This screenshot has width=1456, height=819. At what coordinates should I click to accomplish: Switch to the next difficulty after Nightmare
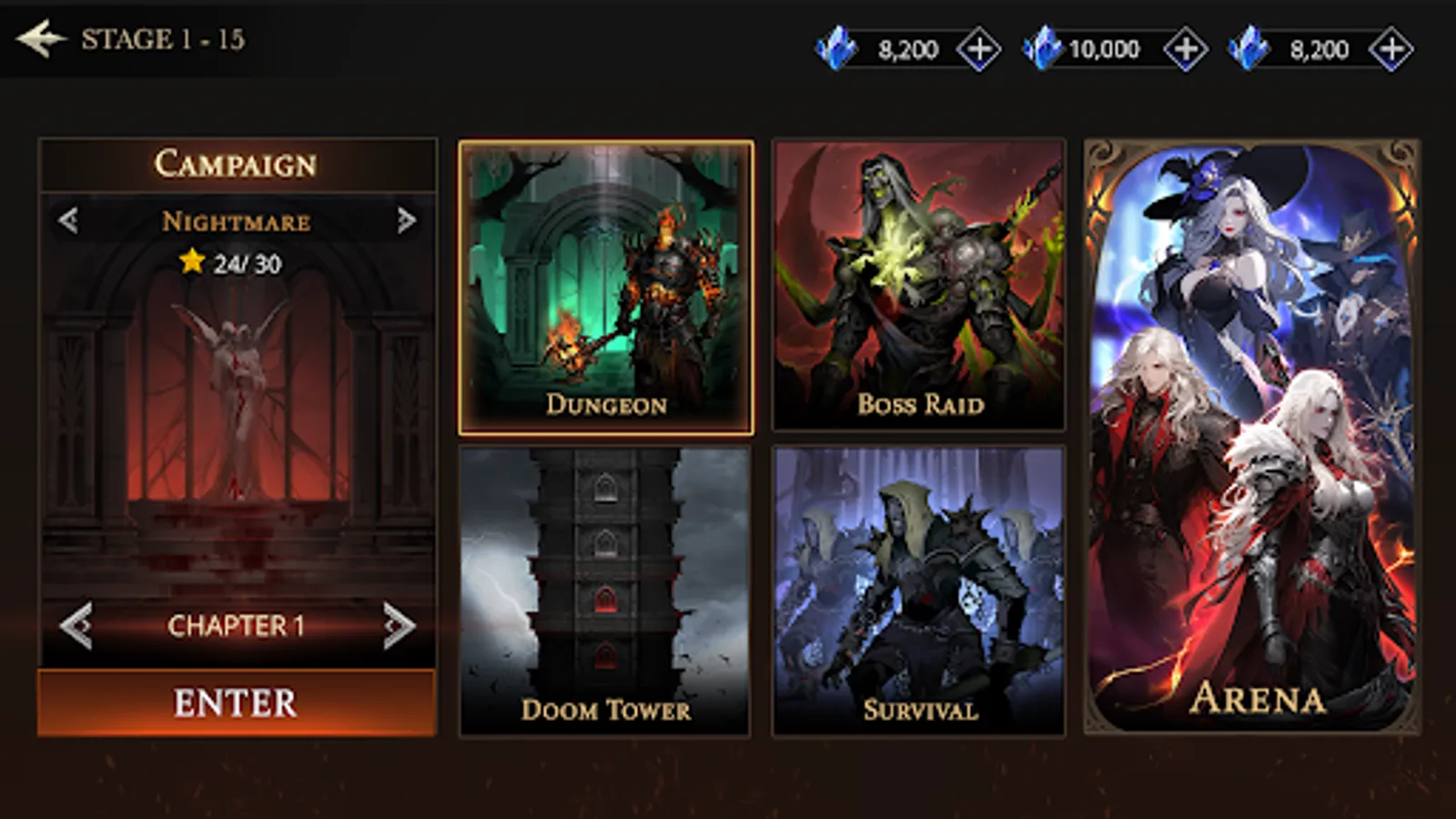coord(405,220)
